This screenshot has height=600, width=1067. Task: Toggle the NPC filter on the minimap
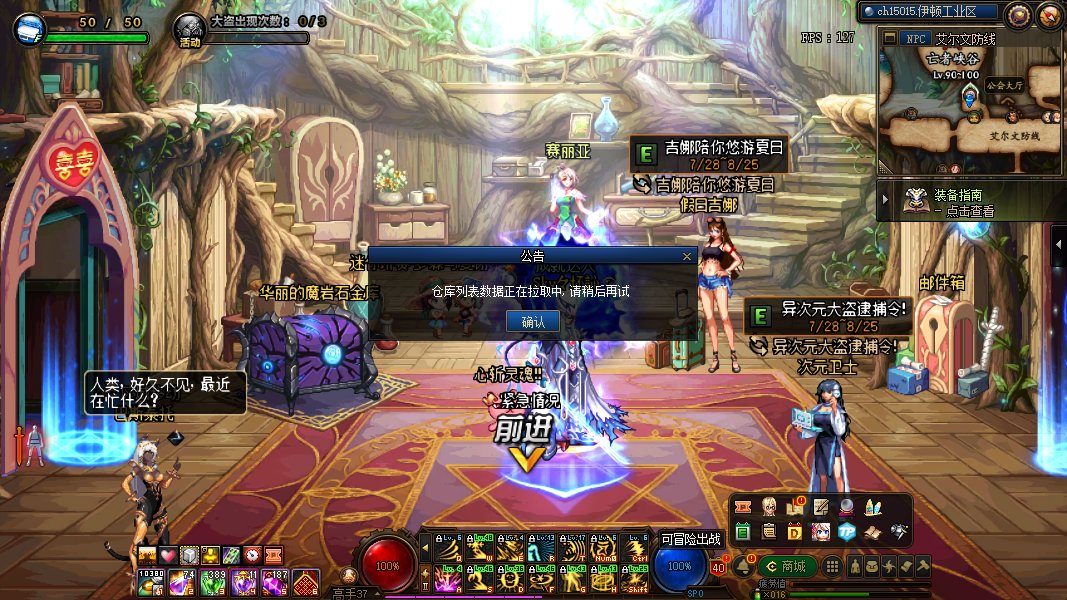point(913,38)
